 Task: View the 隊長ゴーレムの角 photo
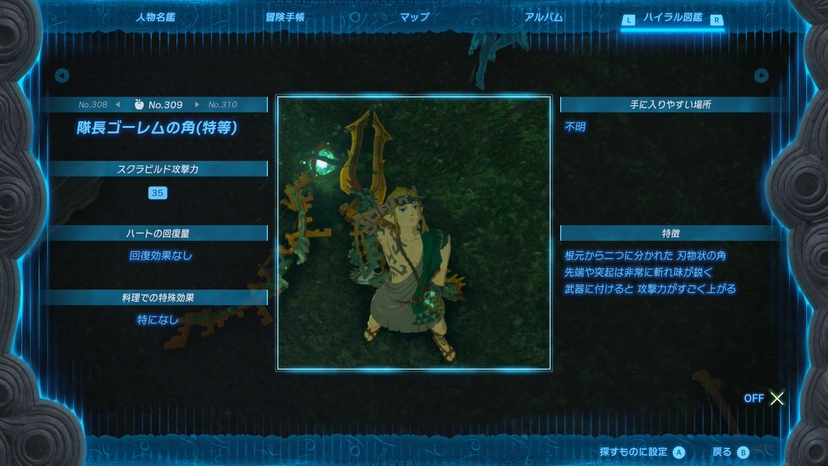tap(414, 233)
